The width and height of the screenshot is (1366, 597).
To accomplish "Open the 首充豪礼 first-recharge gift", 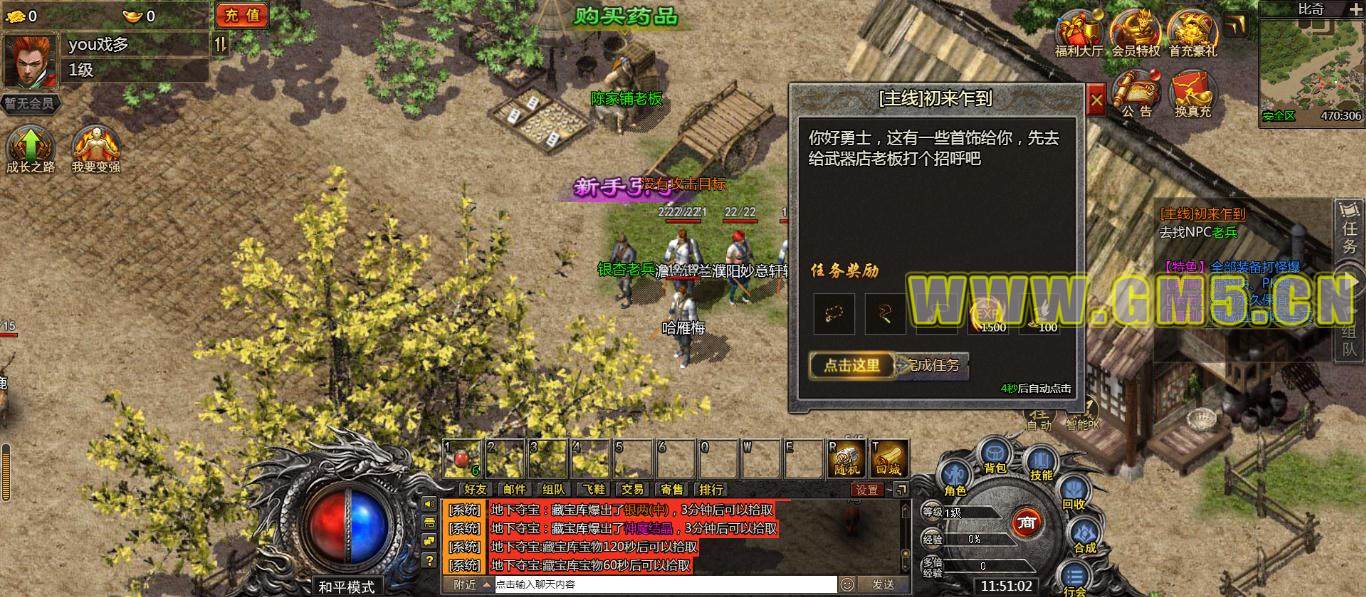I will pyautogui.click(x=1192, y=32).
